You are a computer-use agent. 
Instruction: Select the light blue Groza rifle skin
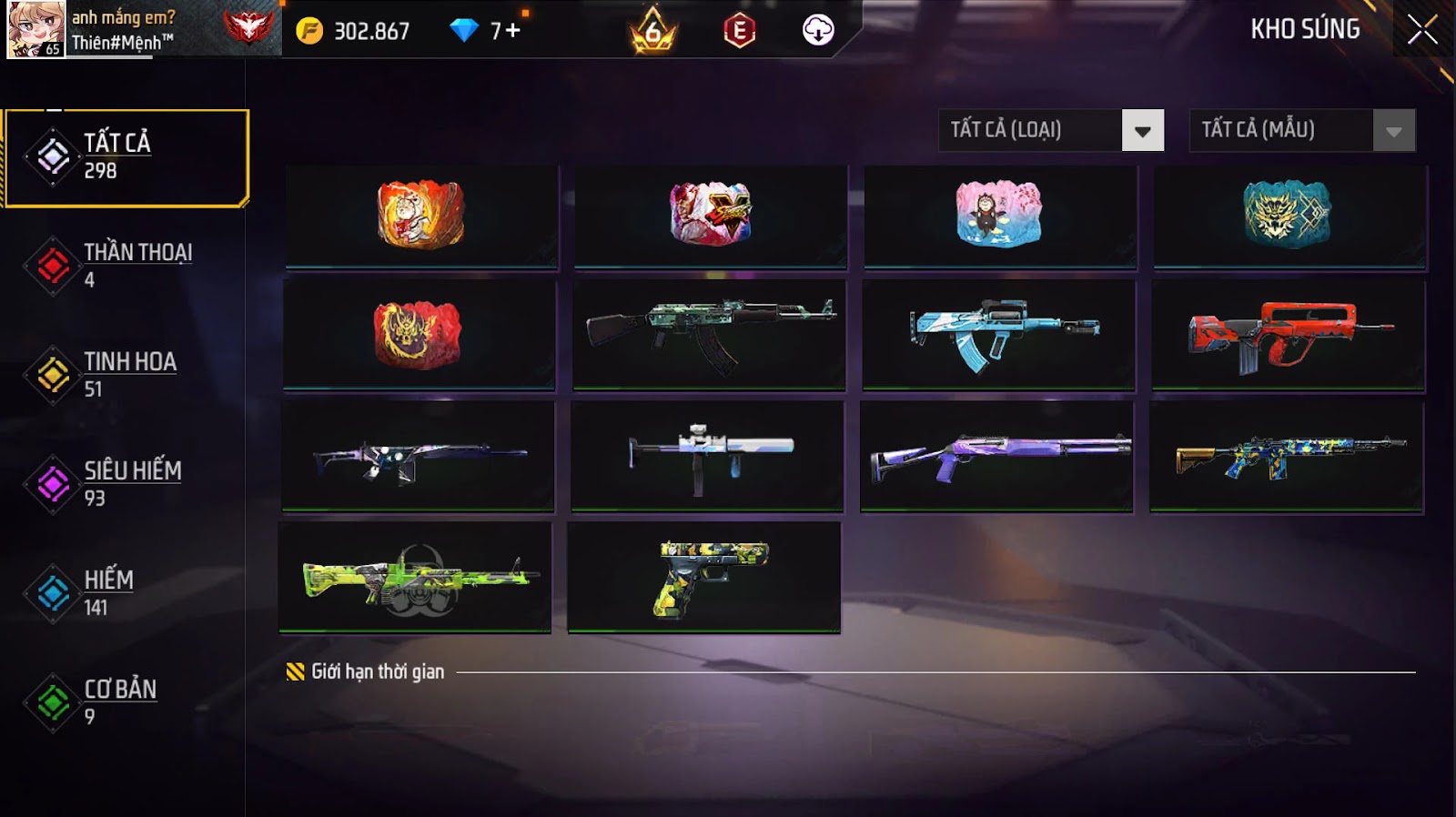[x=998, y=335]
